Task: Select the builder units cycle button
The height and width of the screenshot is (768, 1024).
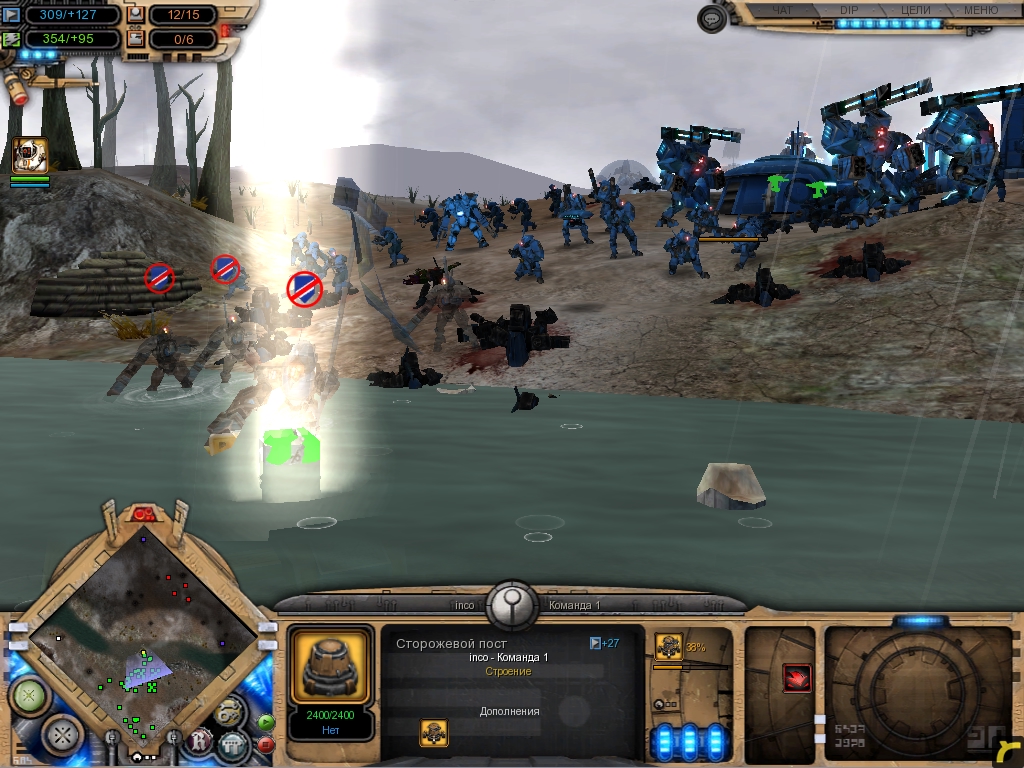Action: coord(230,712)
